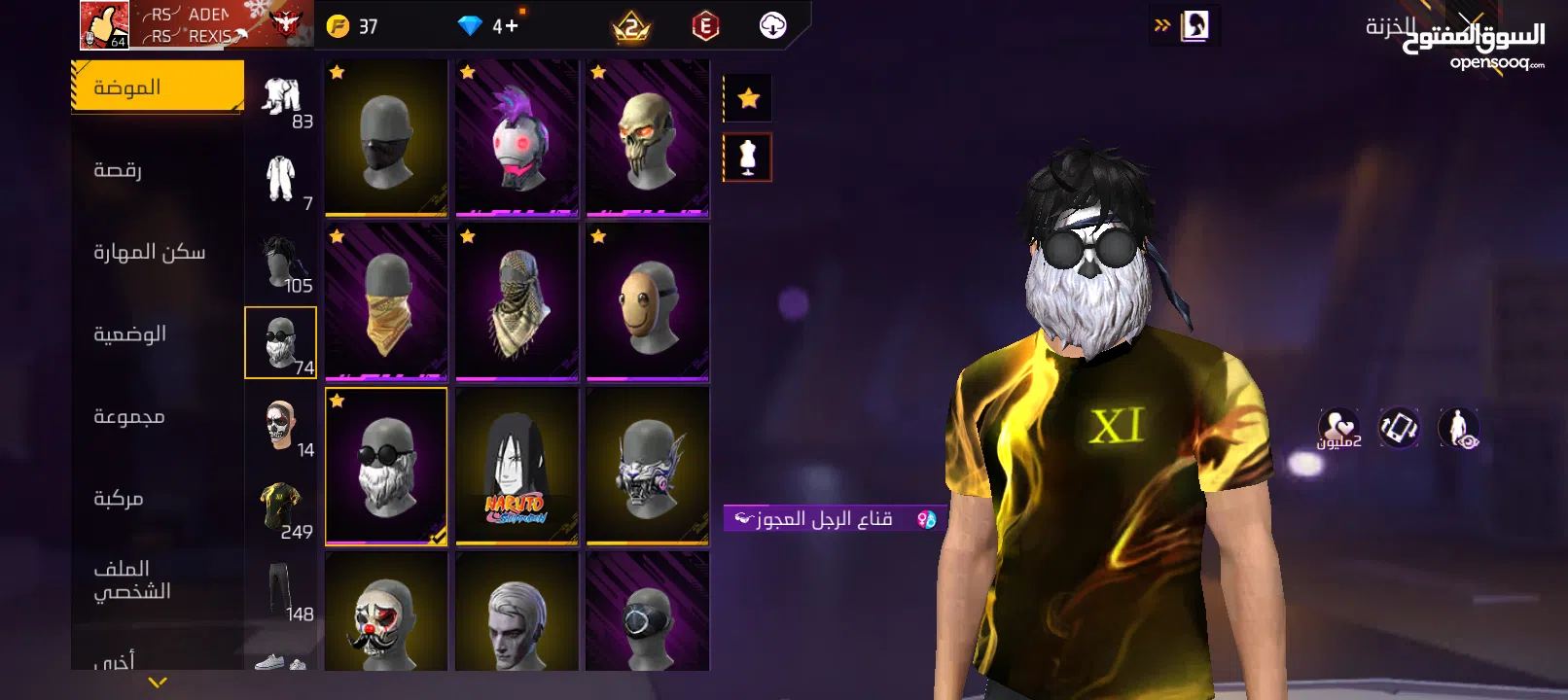Image resolution: width=1568 pixels, height=700 pixels.
Task: Click the mannequin preview button
Action: click(748, 157)
